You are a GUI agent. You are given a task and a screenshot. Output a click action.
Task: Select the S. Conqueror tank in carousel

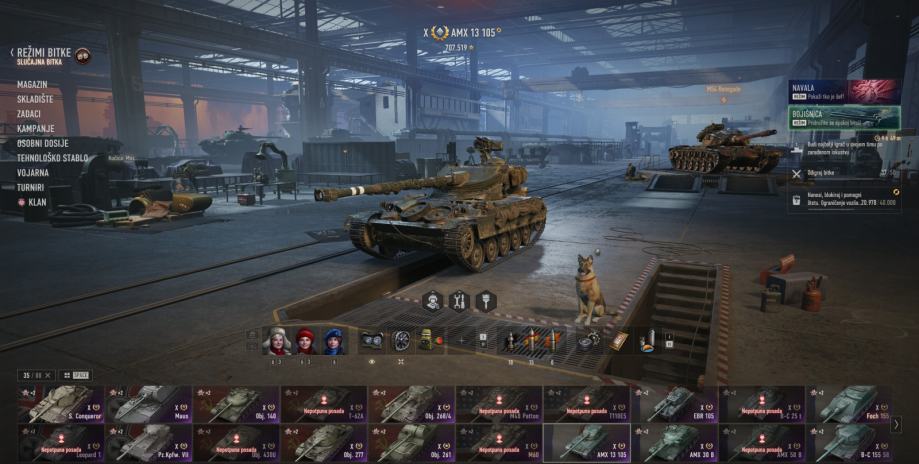click(61, 403)
